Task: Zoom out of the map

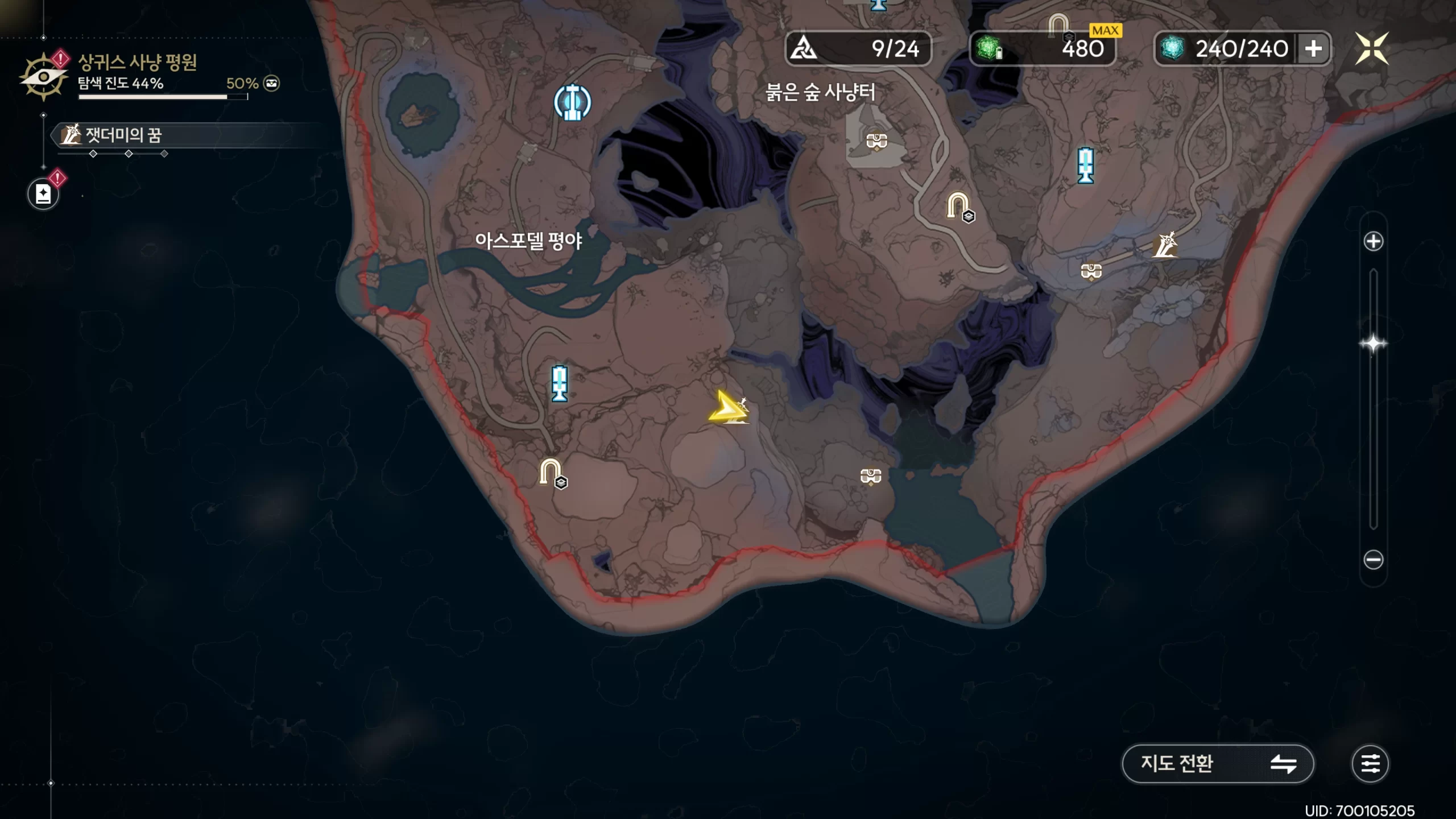Action: coord(1373,560)
